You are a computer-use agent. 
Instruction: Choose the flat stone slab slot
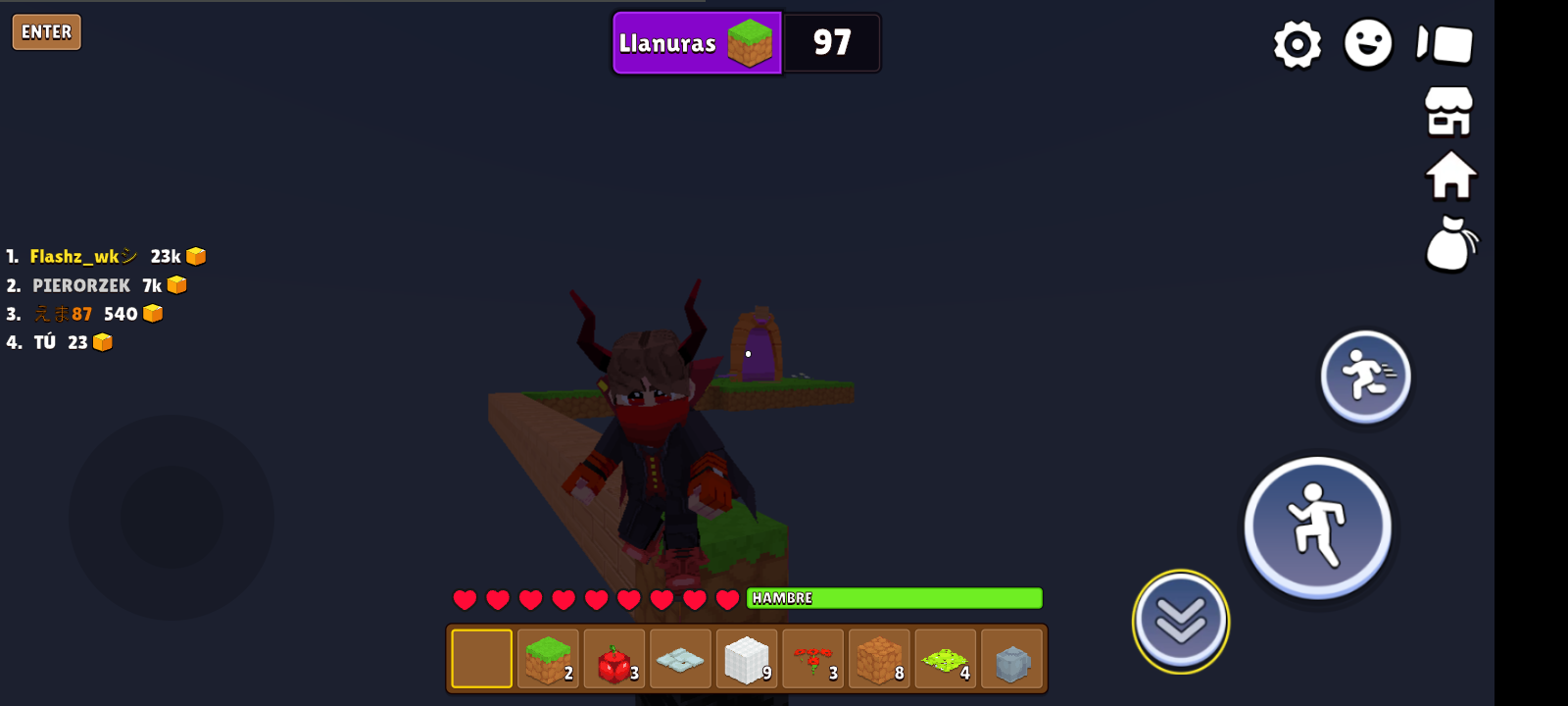click(x=680, y=659)
